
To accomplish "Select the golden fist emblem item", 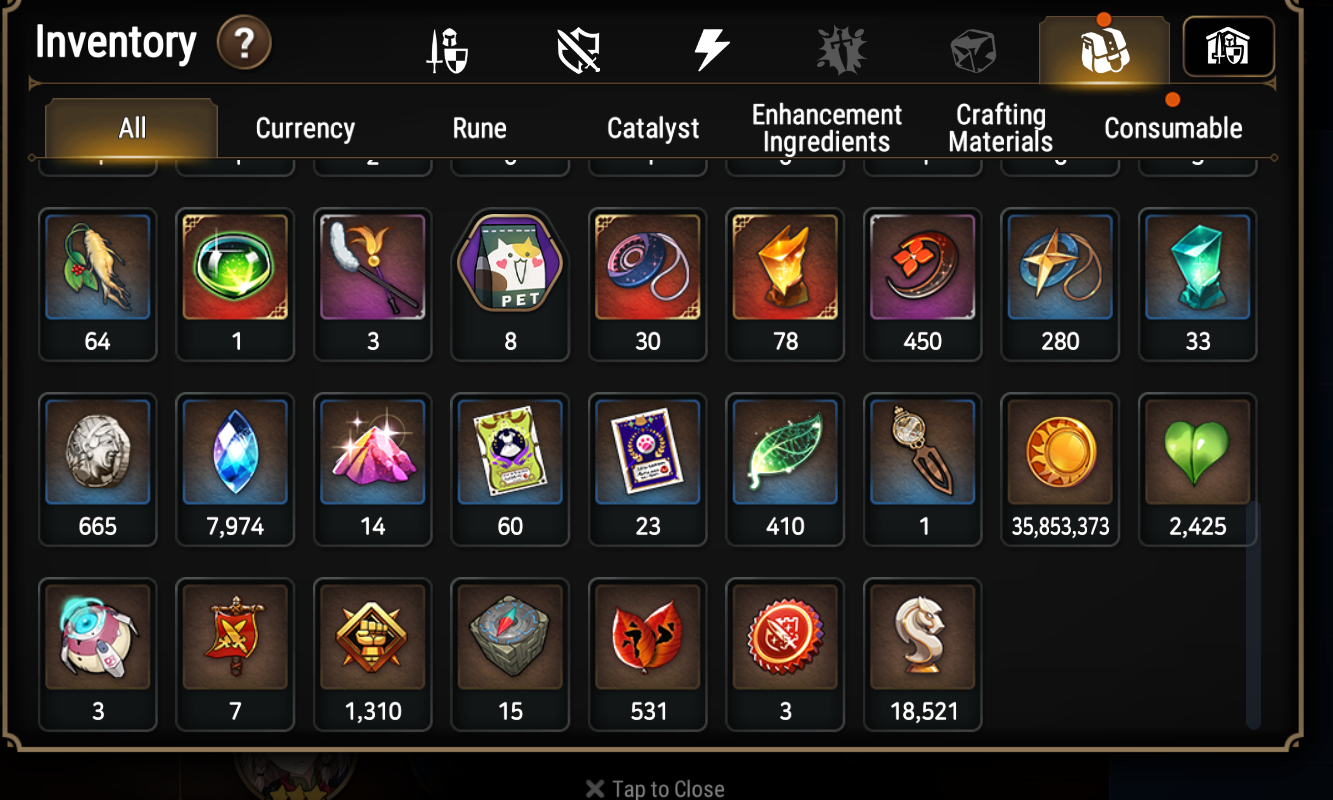I will [373, 638].
